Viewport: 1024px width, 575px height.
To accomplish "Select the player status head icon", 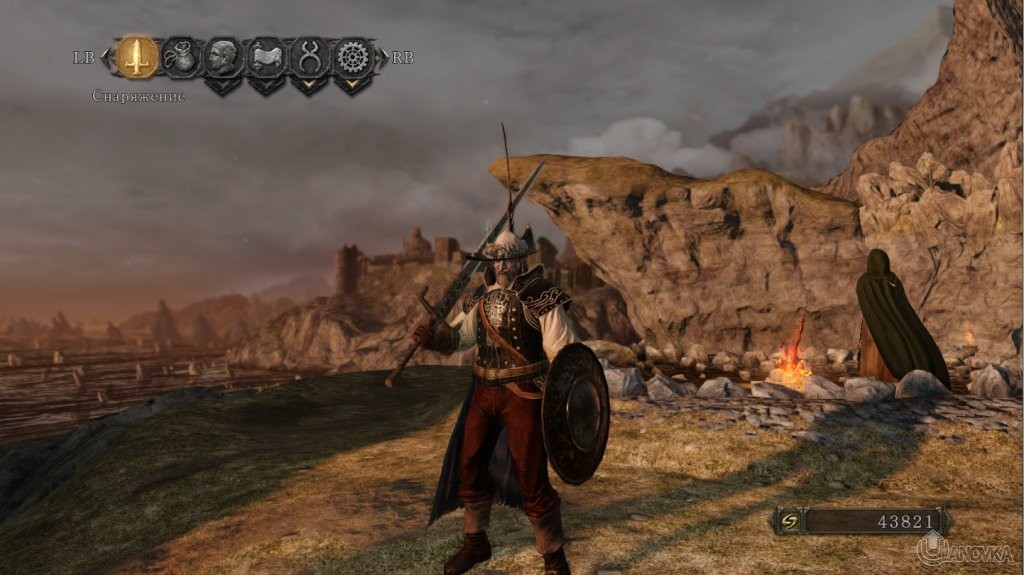I will click(x=223, y=57).
